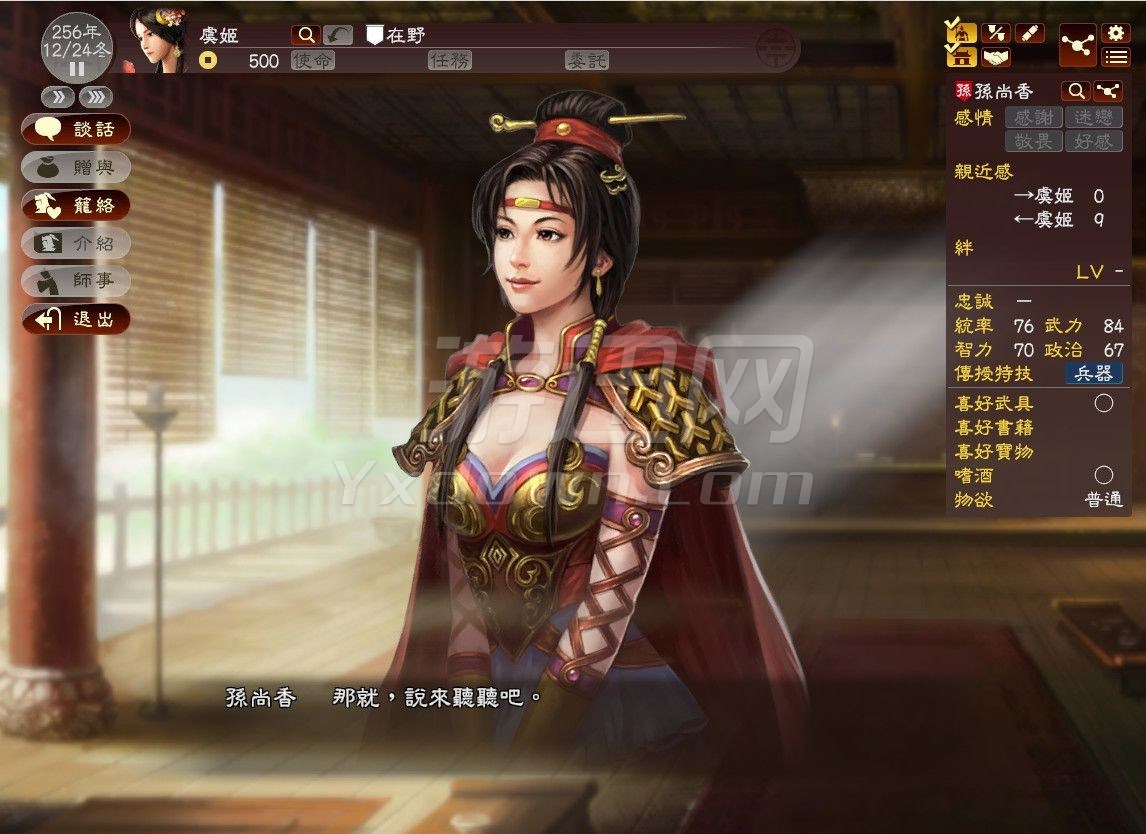Open the gear settings menu
1146x834 pixels.
pyautogui.click(x=1115, y=32)
